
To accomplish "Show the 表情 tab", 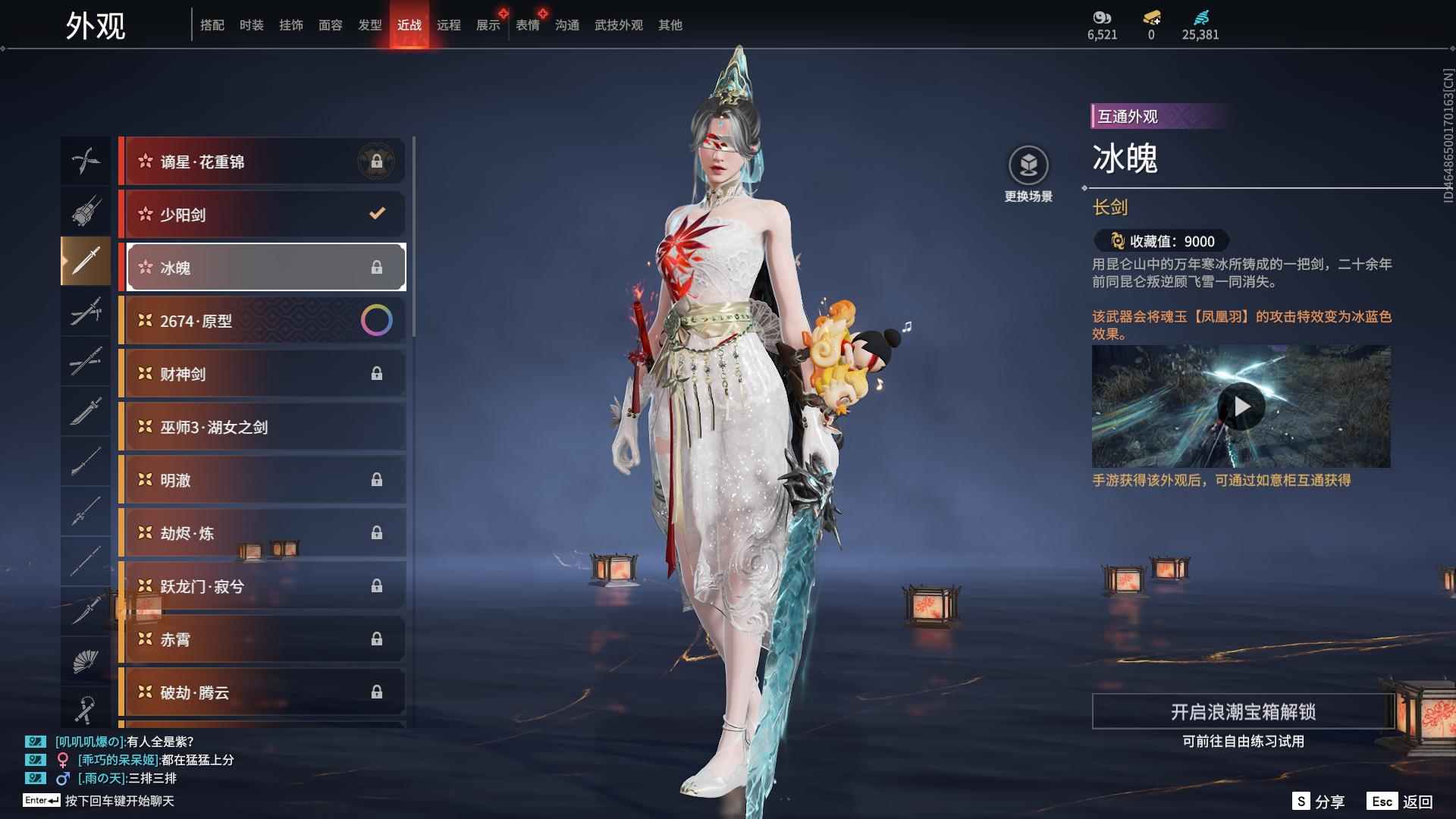I will 527,25.
